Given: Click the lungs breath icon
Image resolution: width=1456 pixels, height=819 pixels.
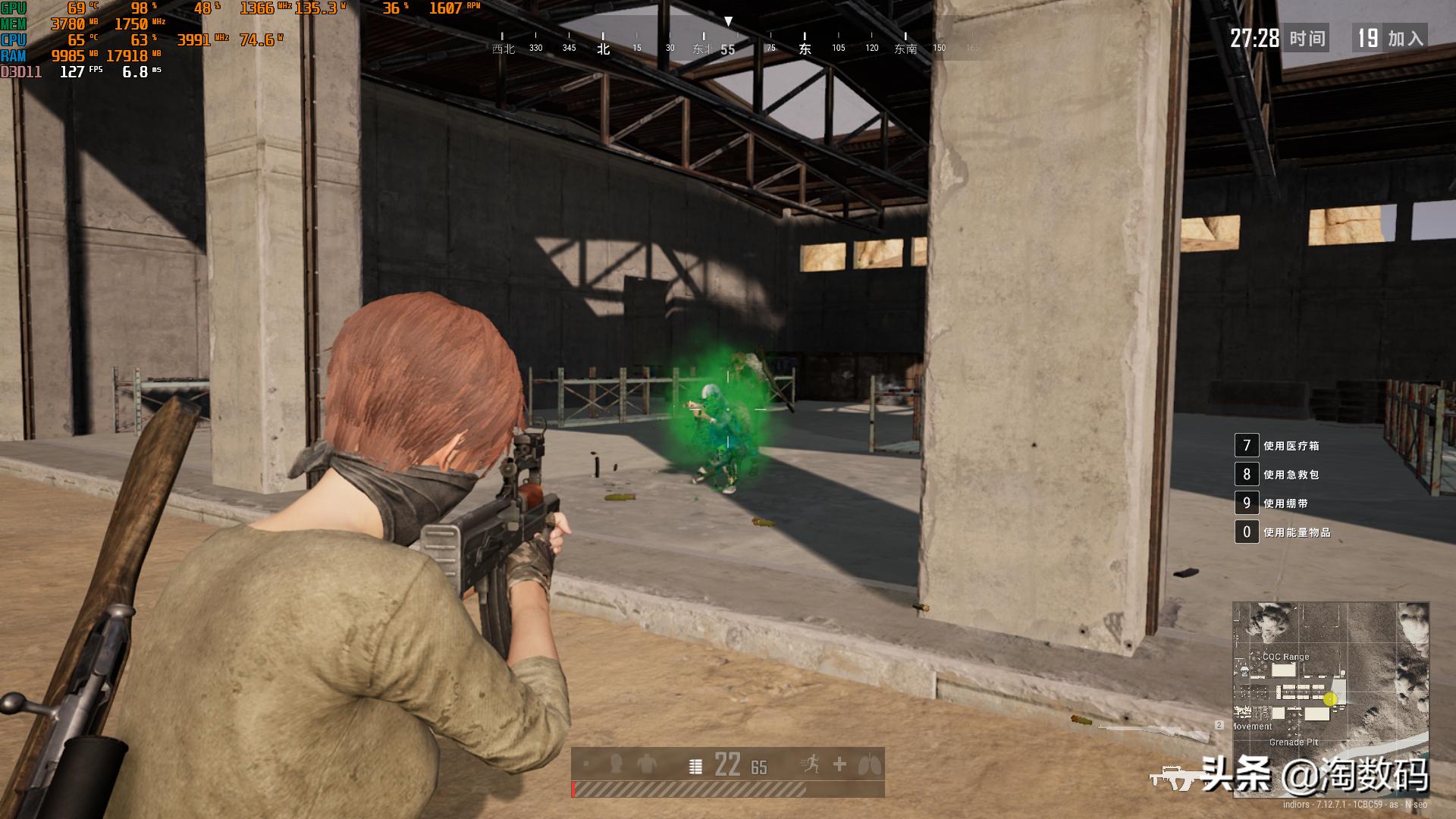Looking at the screenshot, I should tap(869, 764).
